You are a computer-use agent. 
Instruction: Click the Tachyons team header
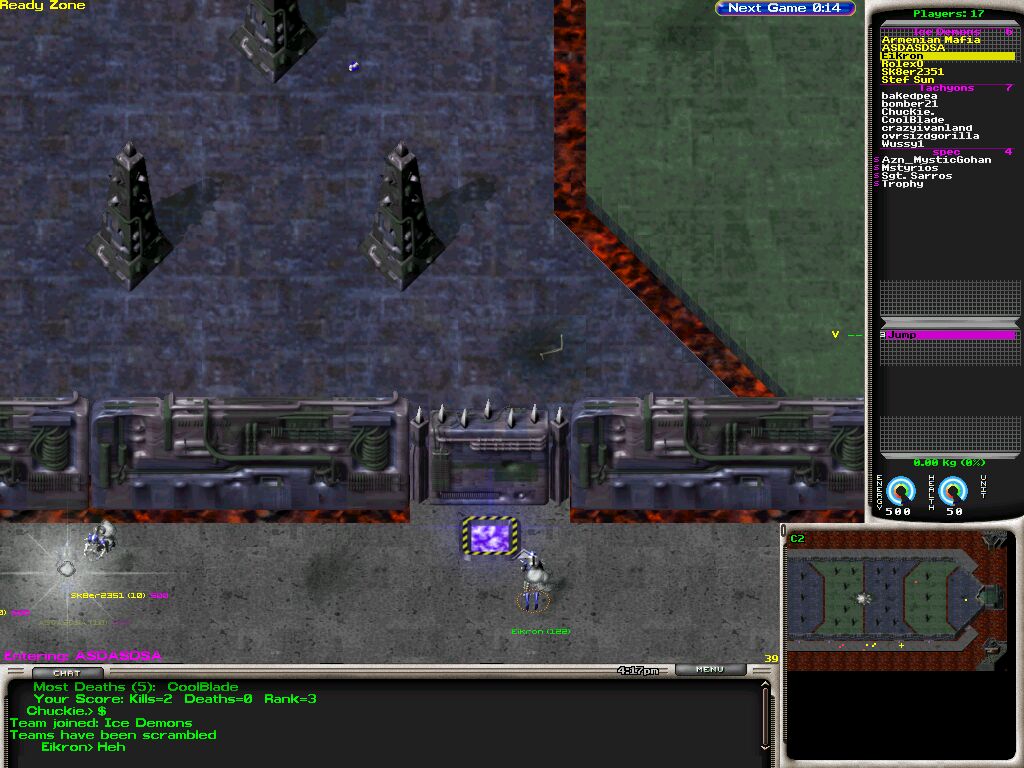click(945, 88)
